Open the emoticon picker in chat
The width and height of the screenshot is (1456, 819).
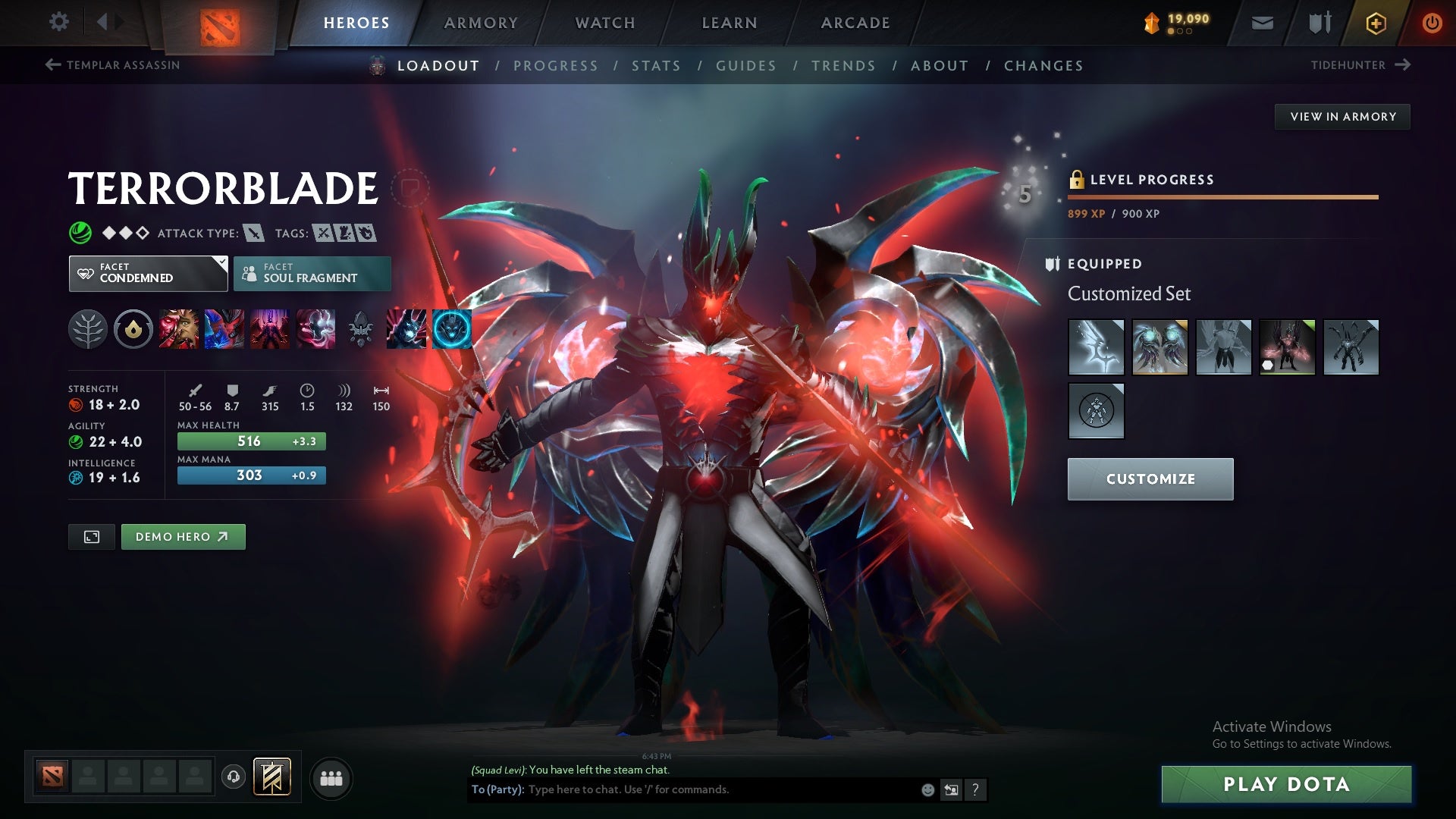click(x=927, y=789)
